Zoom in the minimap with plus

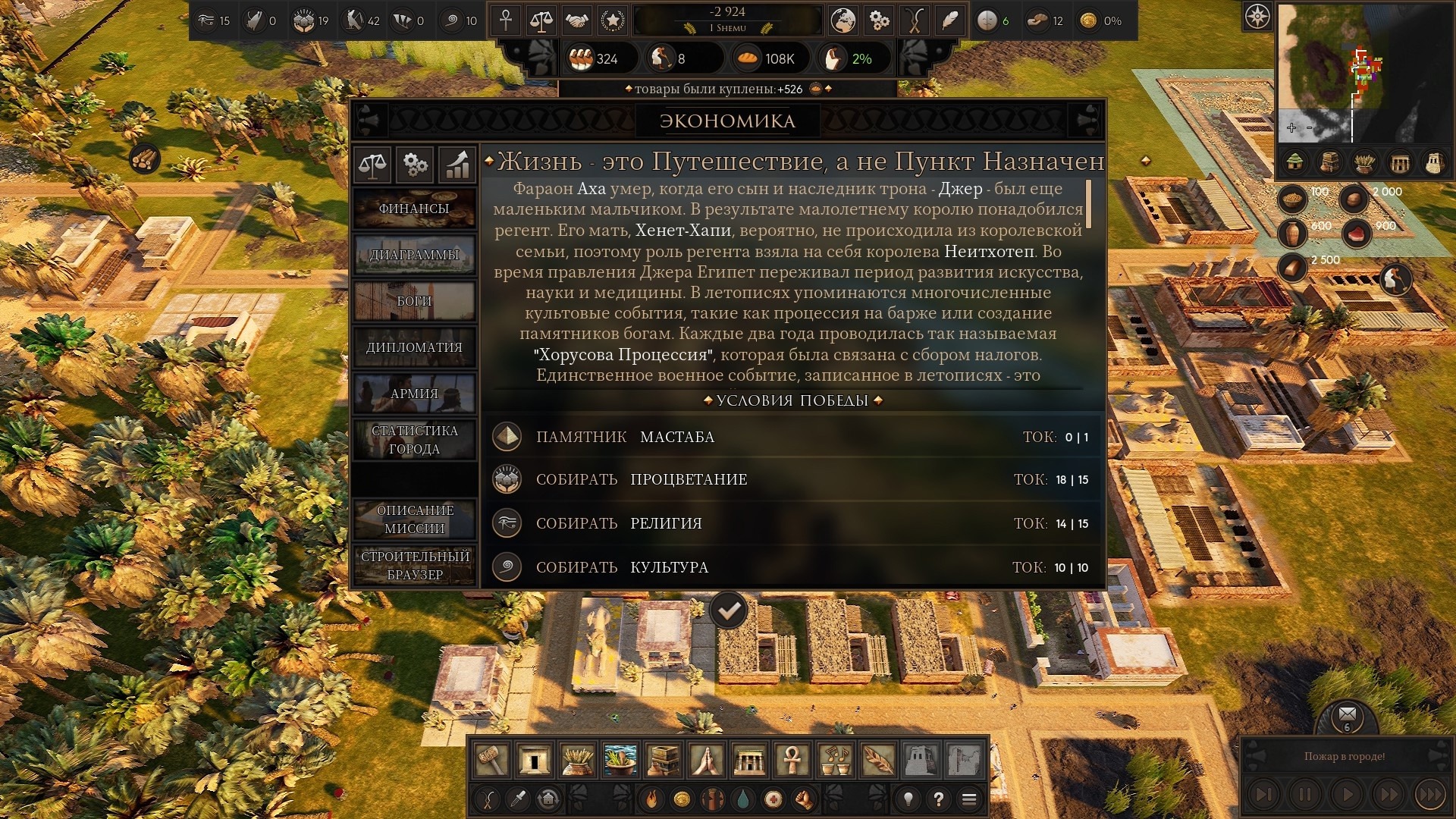pos(1291,127)
